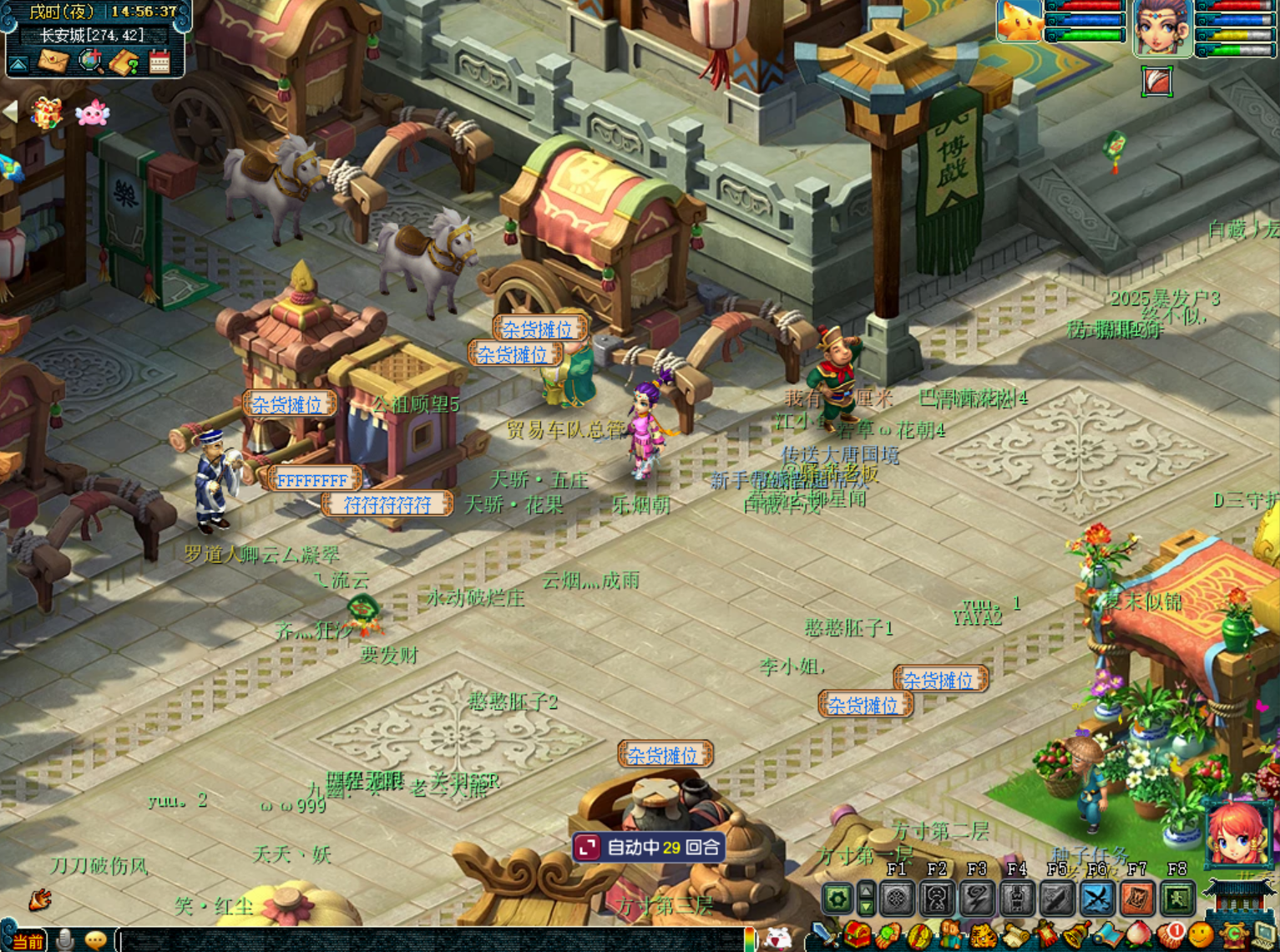
Task: Activate the F6 crossed swords skill
Action: [x=1096, y=899]
